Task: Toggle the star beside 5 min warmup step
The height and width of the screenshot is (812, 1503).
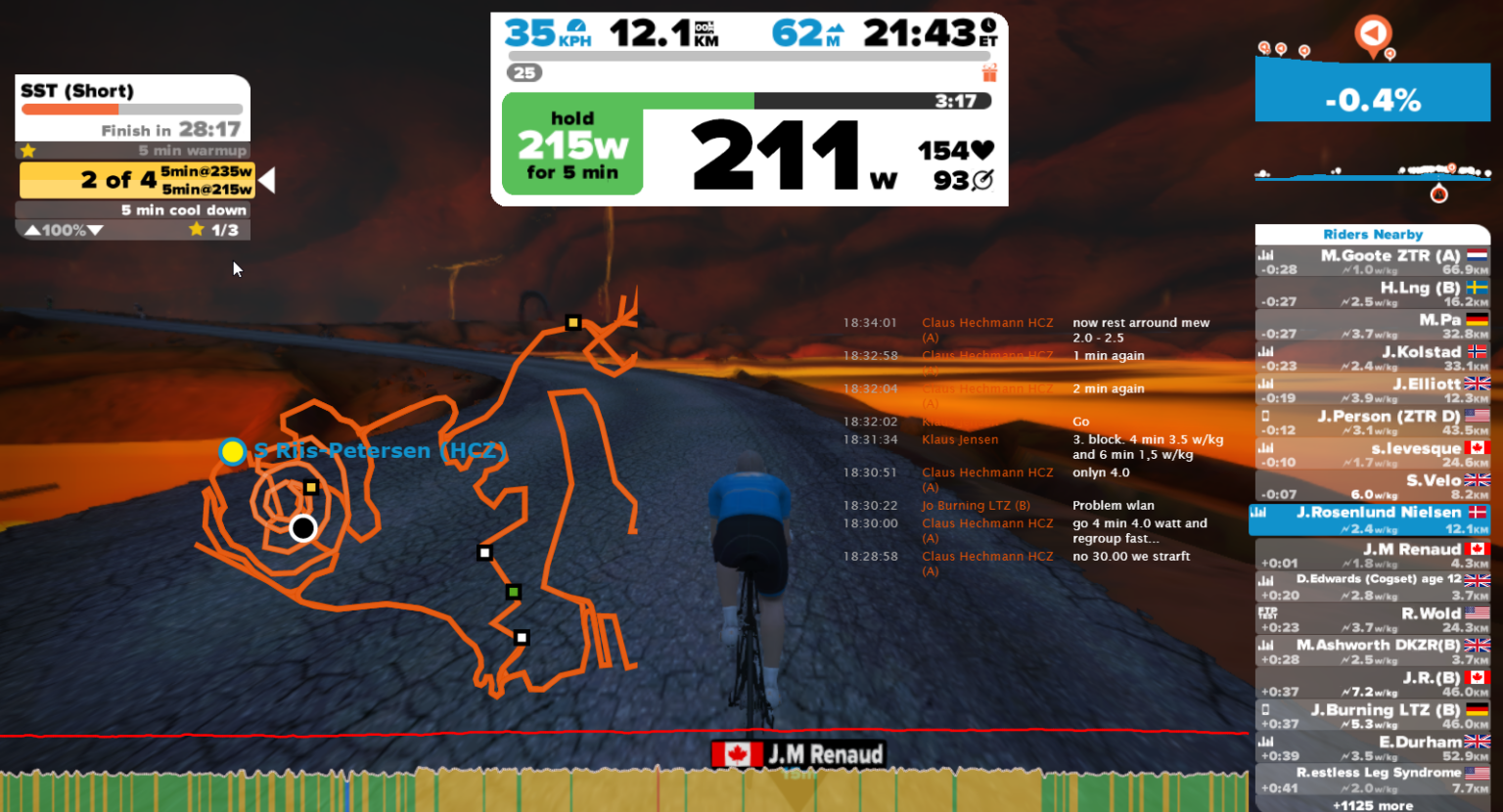Action: (x=27, y=151)
